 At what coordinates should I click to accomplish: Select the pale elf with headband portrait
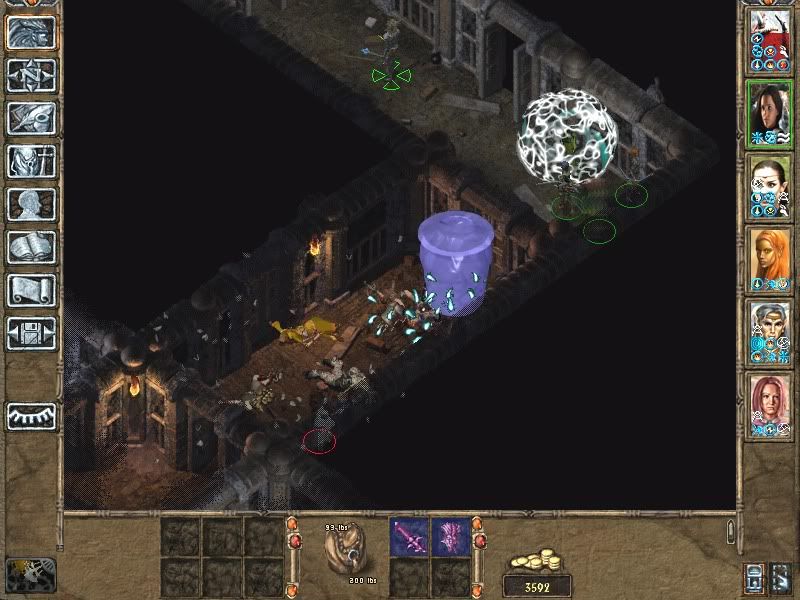coord(769,186)
